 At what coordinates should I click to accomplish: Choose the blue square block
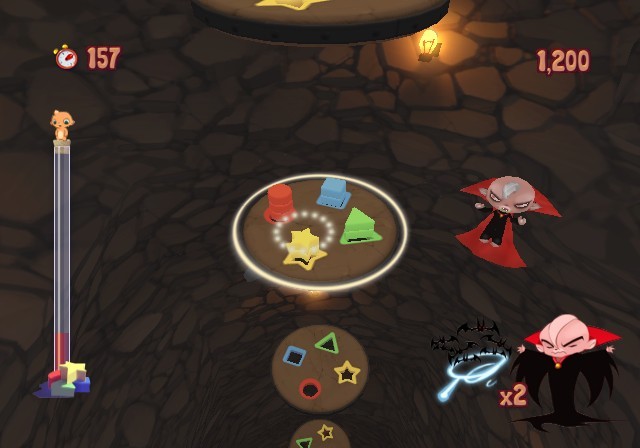[333, 192]
